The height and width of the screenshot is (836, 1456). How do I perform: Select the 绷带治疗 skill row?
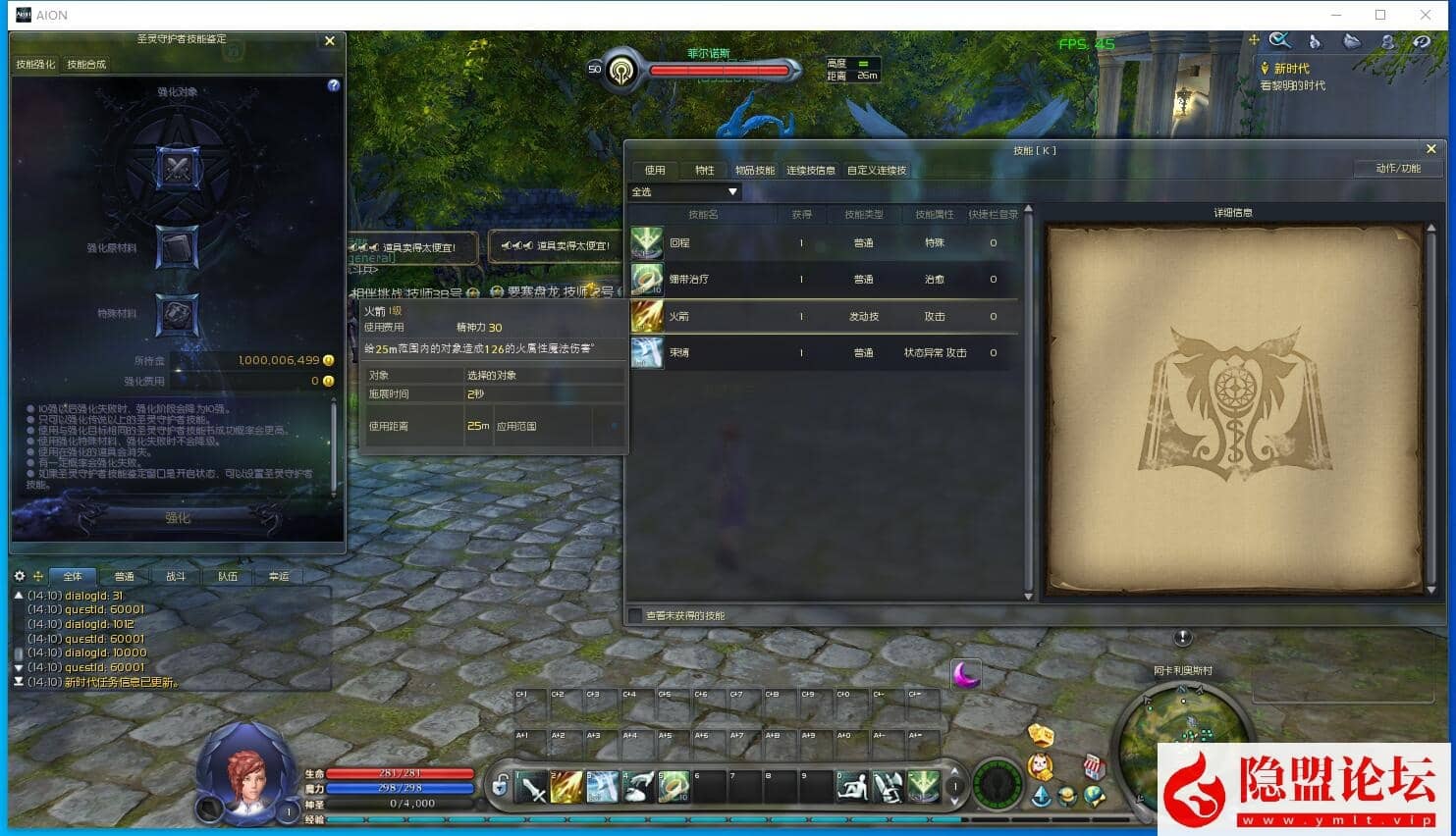pyautogui.click(x=825, y=280)
